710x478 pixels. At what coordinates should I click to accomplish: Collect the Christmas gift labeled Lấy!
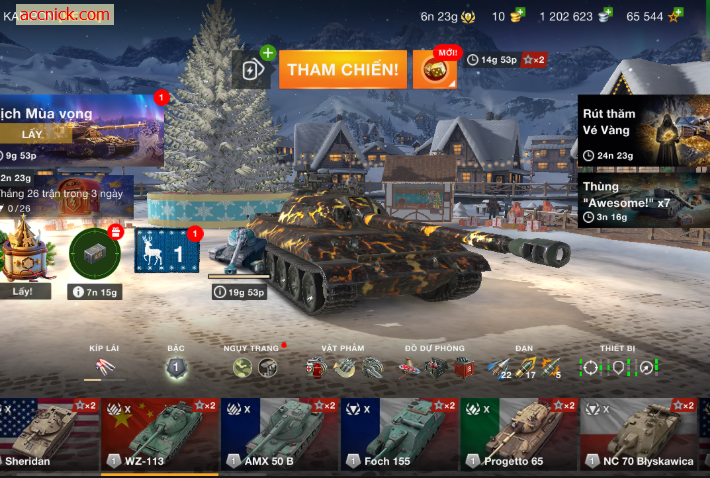click(x=23, y=262)
